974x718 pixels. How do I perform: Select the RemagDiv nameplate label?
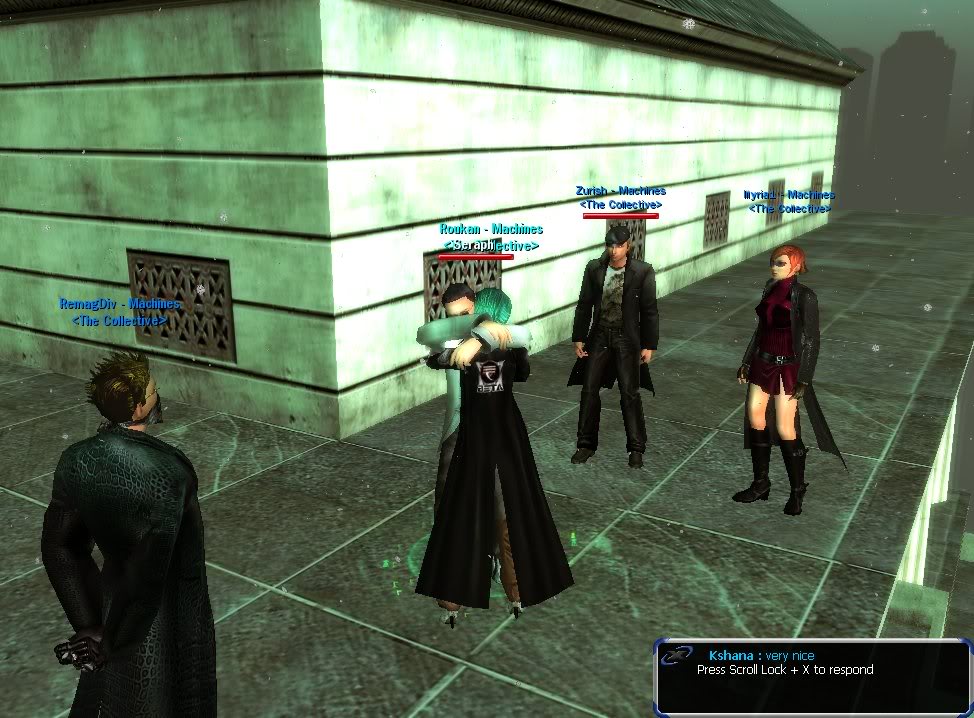click(x=120, y=304)
